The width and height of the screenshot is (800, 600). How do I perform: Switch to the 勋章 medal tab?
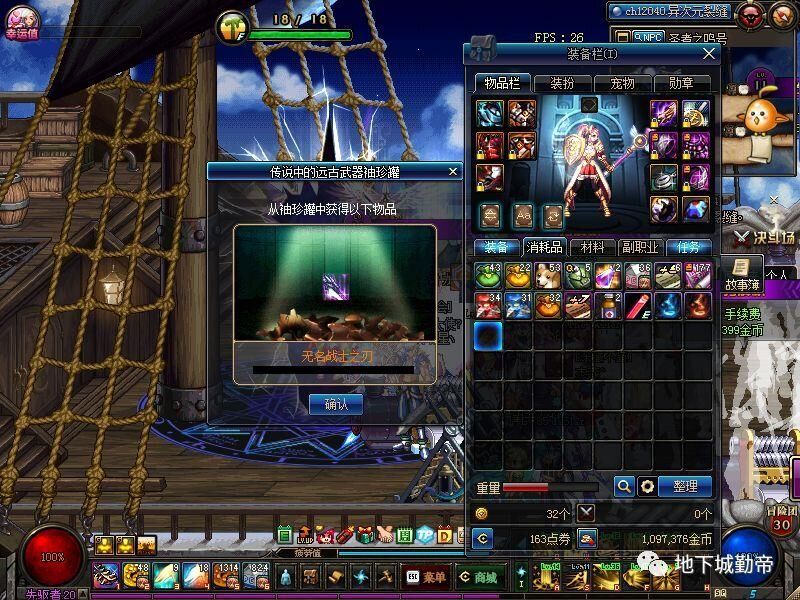click(681, 83)
